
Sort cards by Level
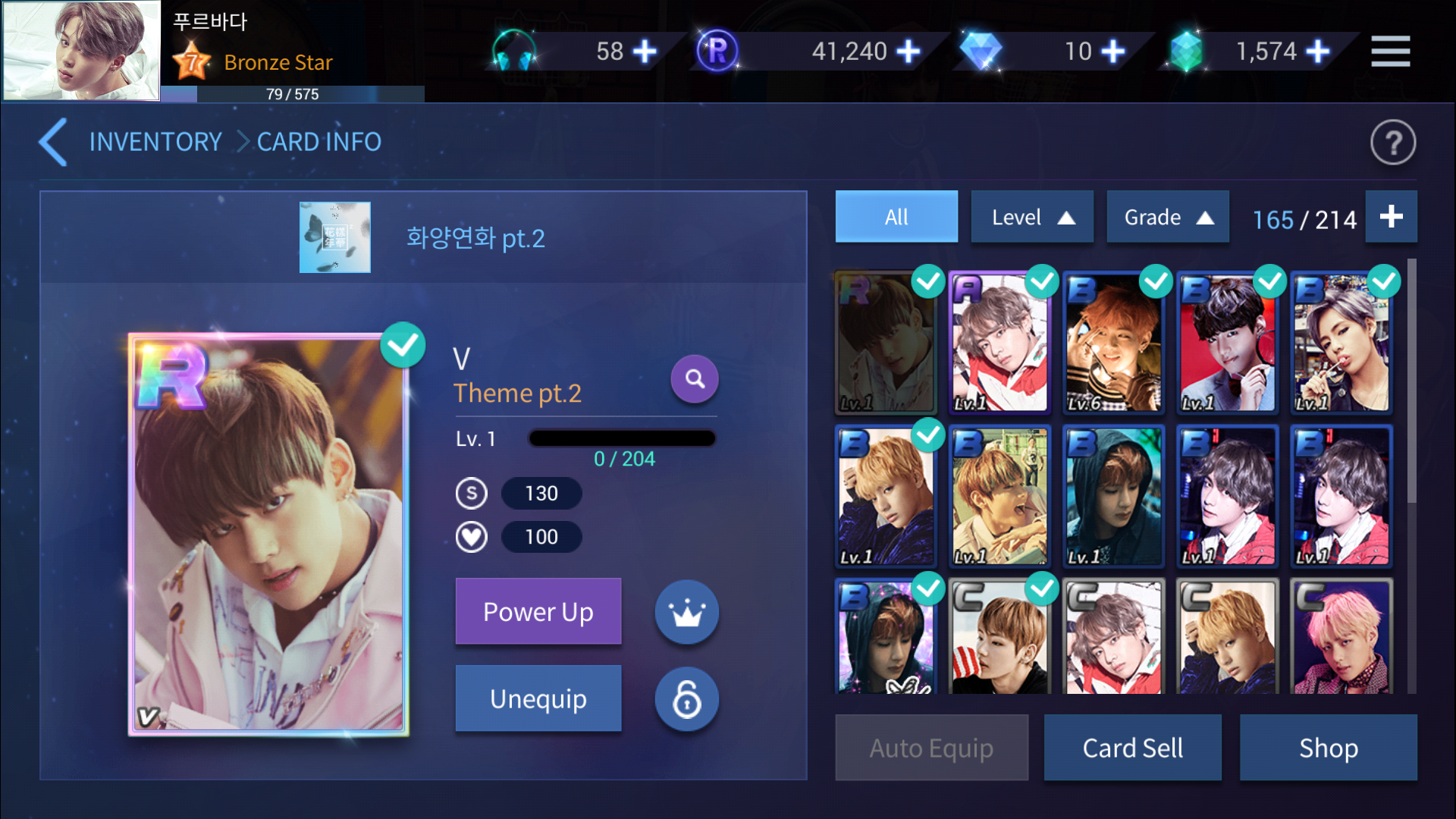pyautogui.click(x=1031, y=217)
